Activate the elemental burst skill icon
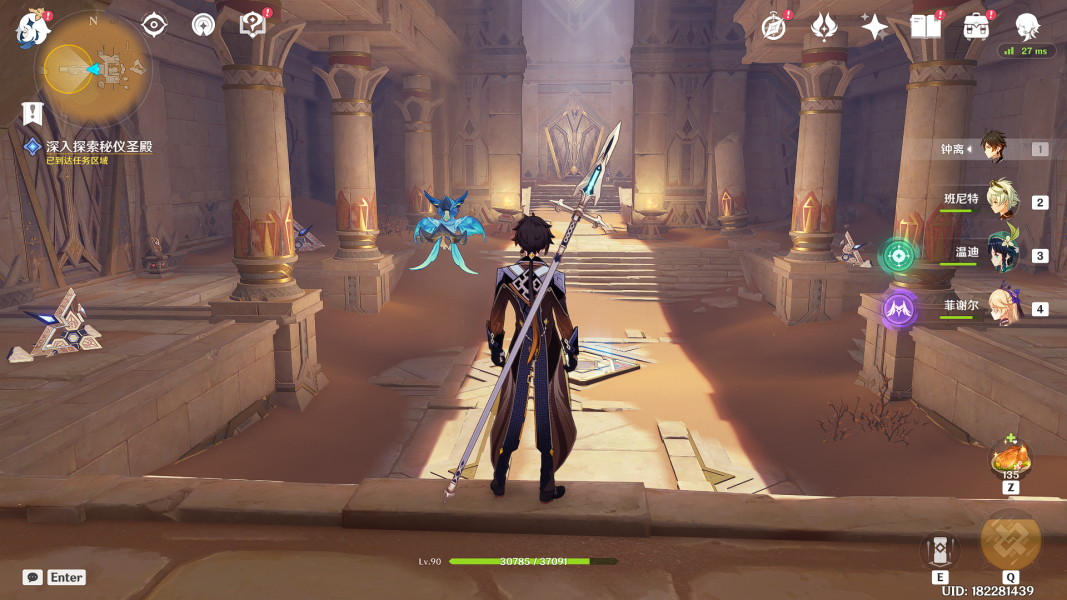1067x600 pixels. point(1010,540)
